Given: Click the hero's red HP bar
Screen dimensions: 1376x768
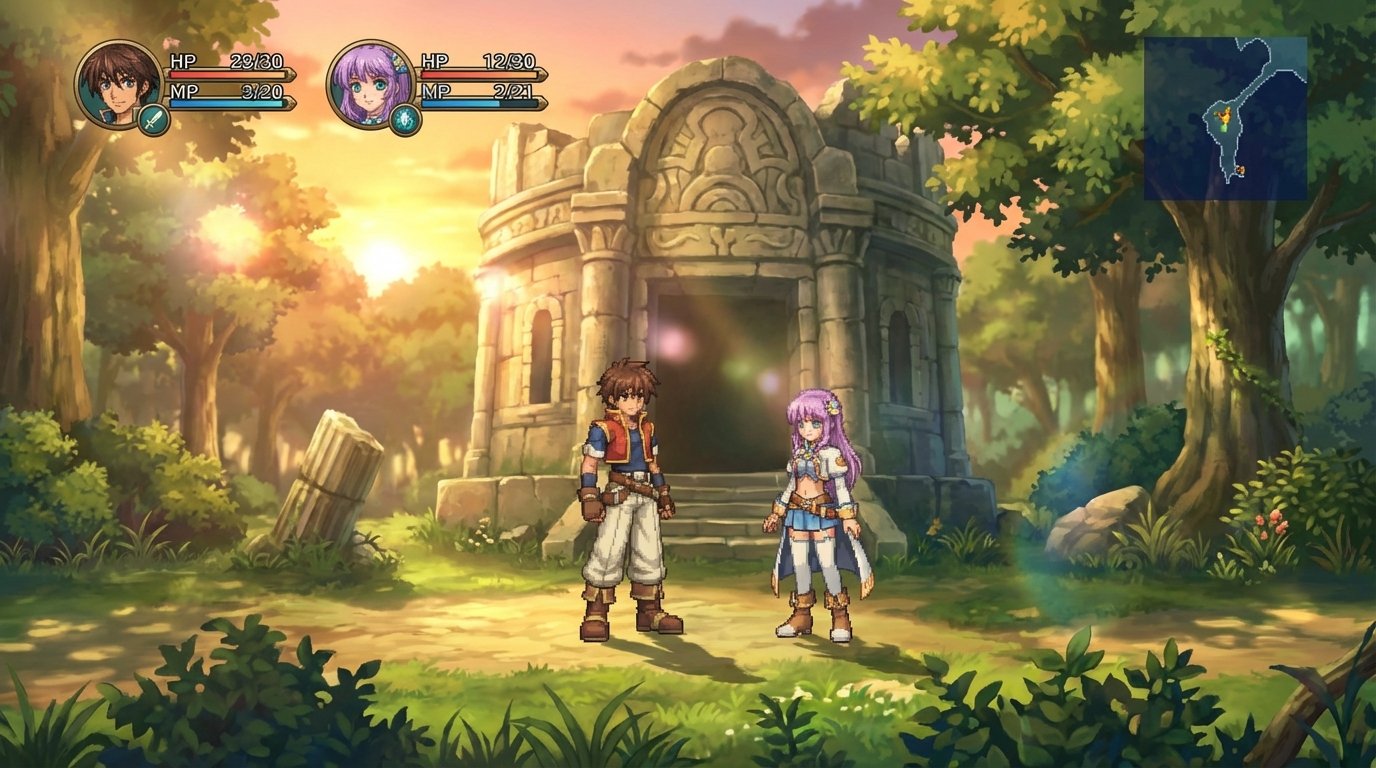Looking at the screenshot, I should 227,74.
